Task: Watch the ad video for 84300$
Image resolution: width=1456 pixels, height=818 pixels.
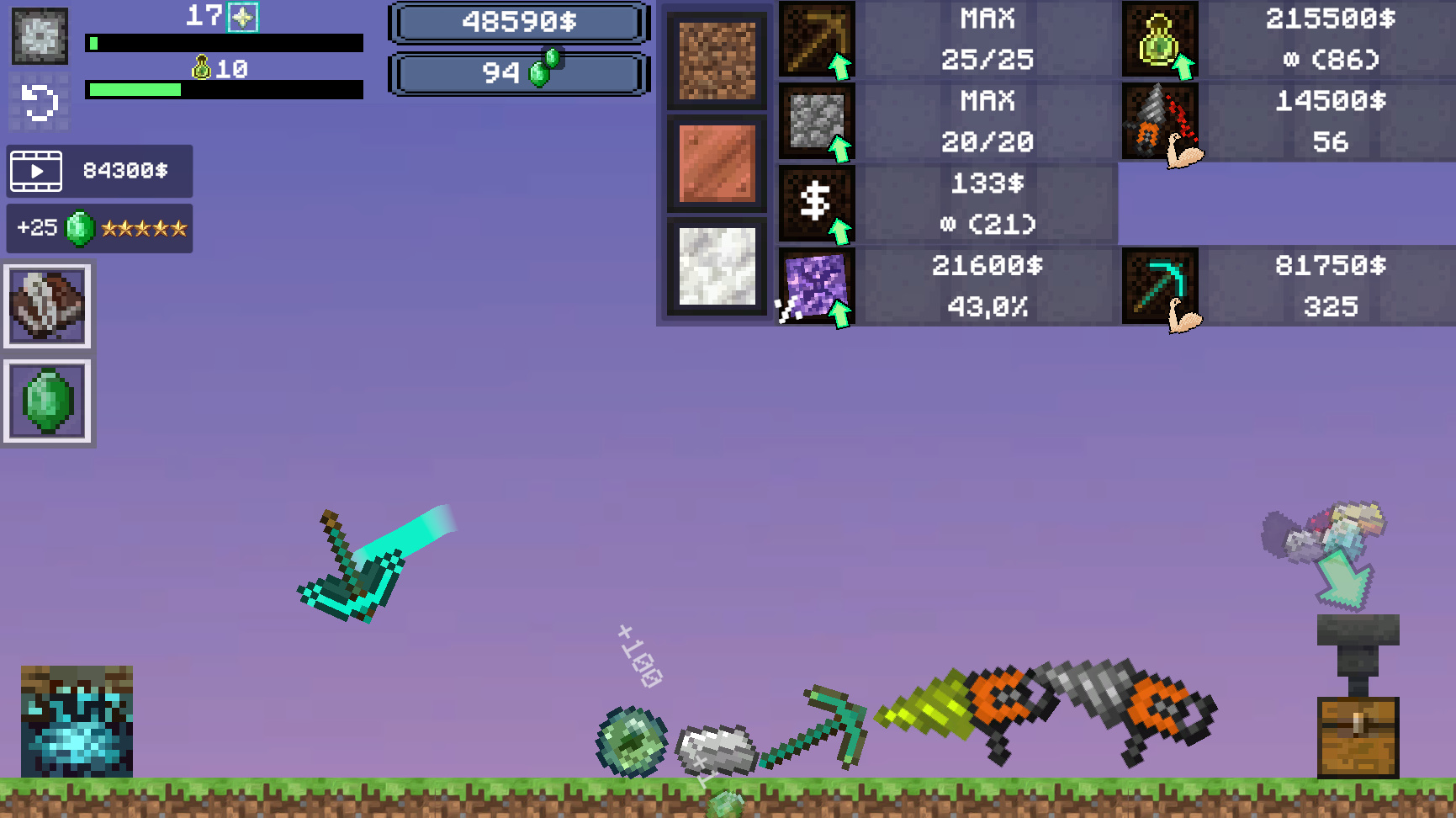Action: (98, 170)
